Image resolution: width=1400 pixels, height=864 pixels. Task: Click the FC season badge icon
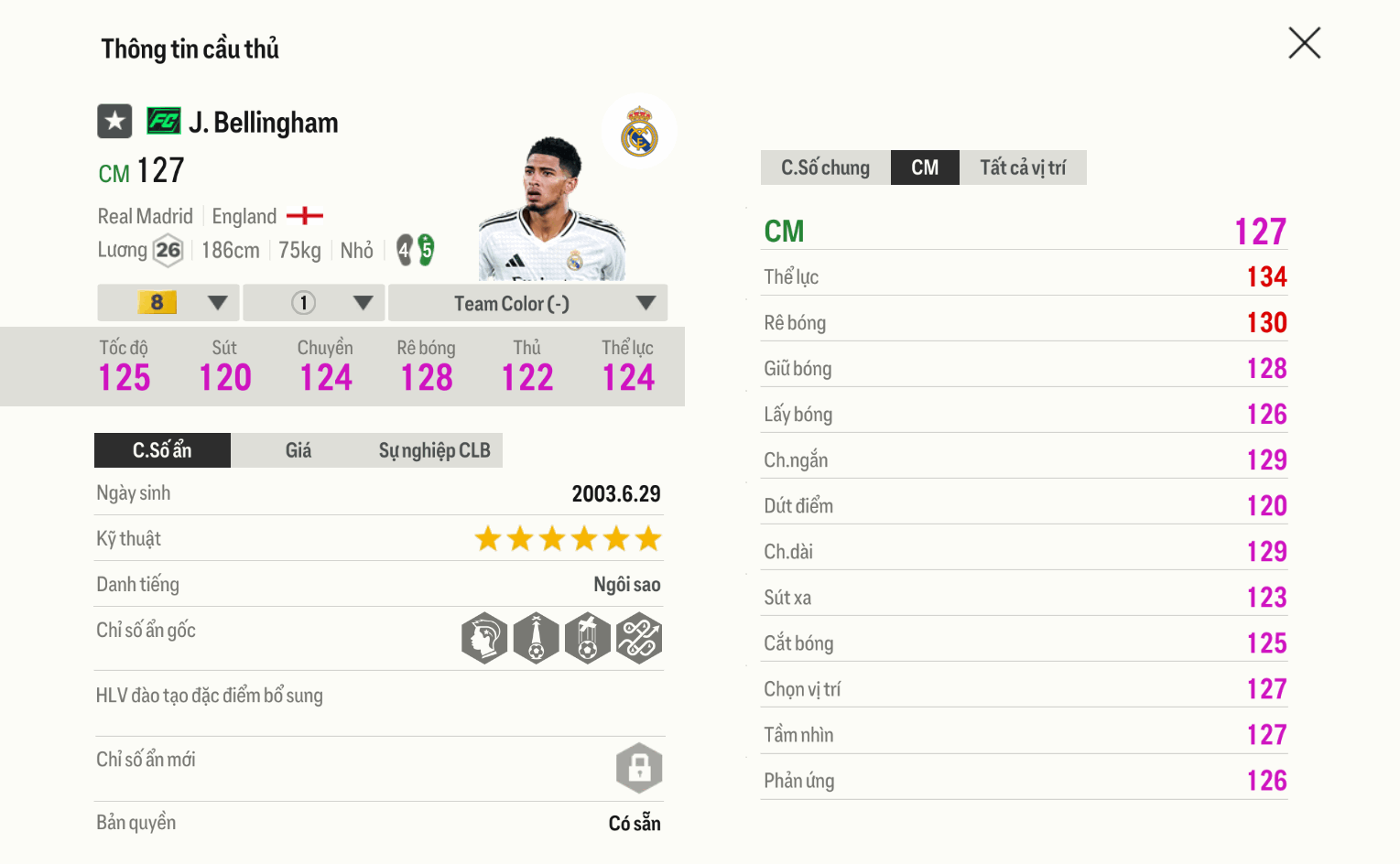pyautogui.click(x=164, y=121)
